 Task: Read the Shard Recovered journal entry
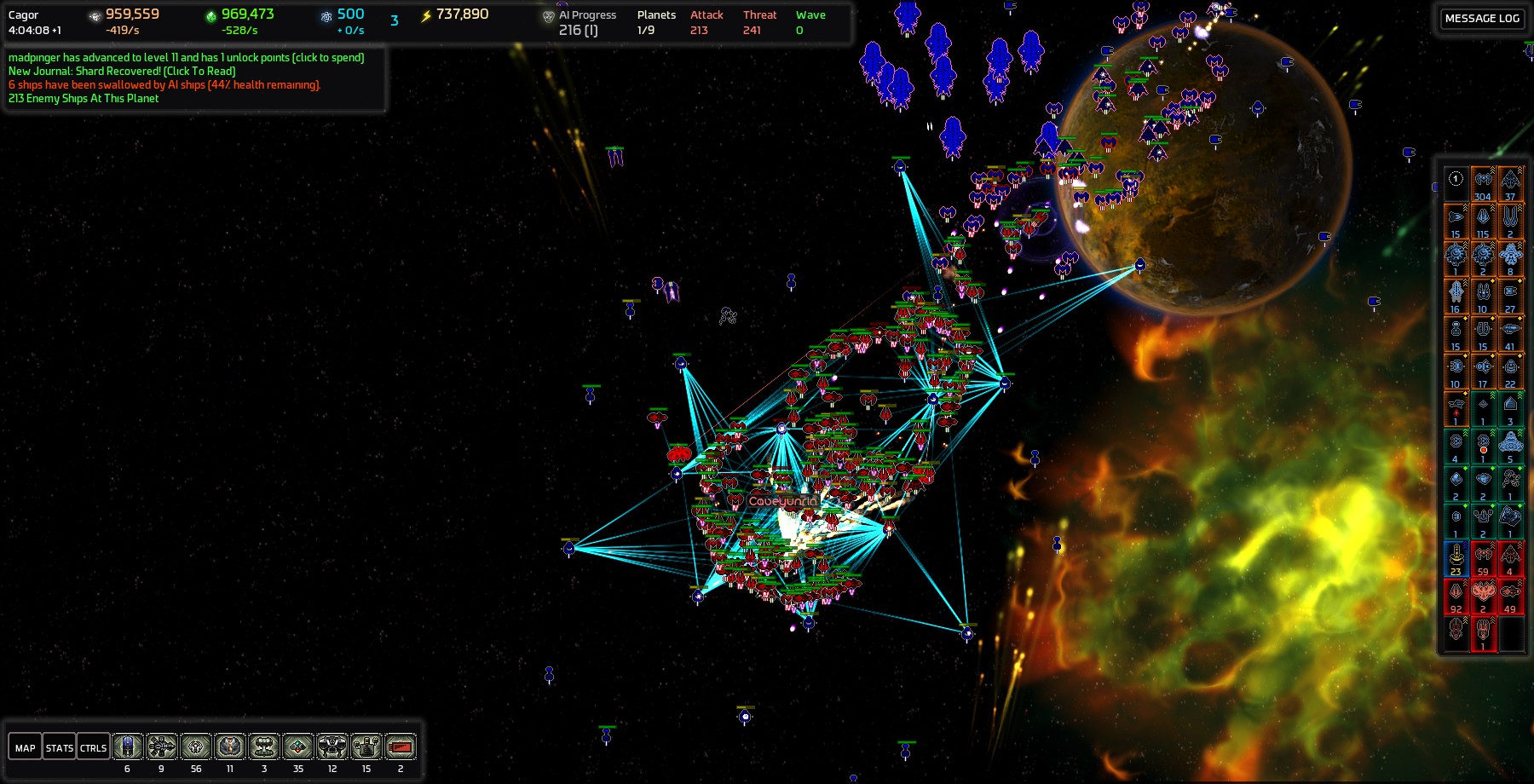pyautogui.click(x=121, y=71)
